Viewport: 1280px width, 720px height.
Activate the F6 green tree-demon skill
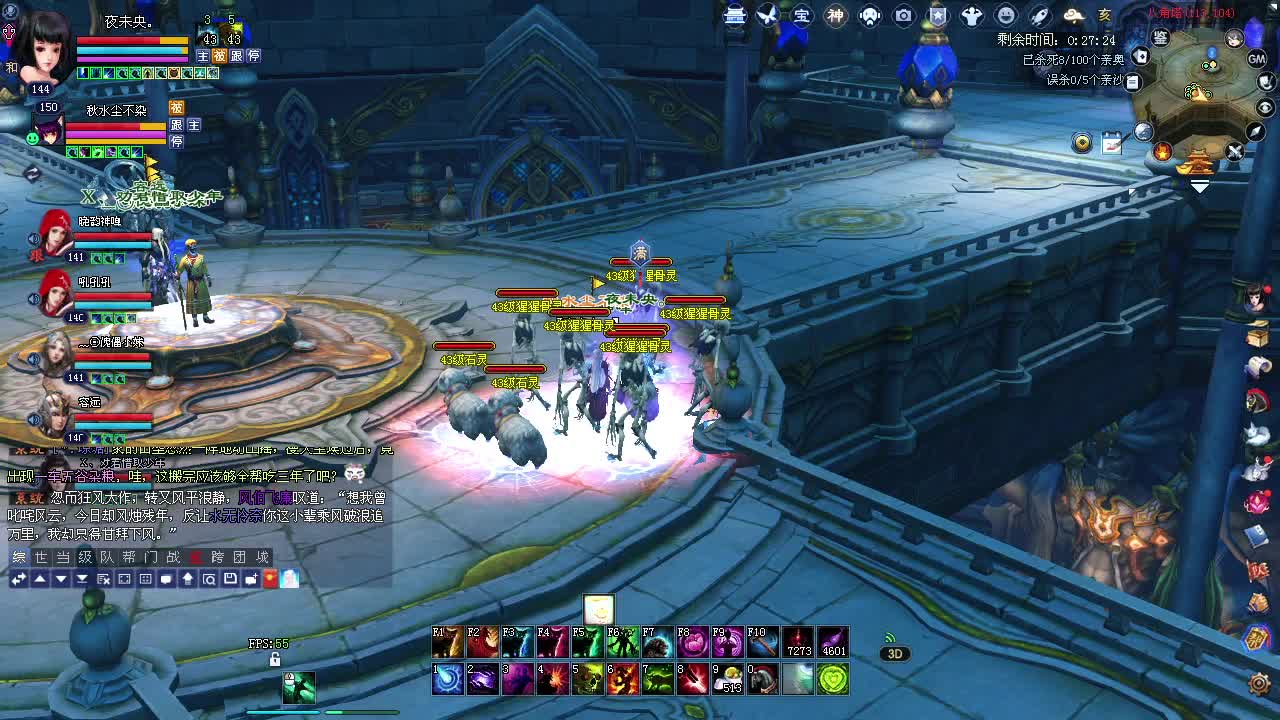(x=623, y=642)
